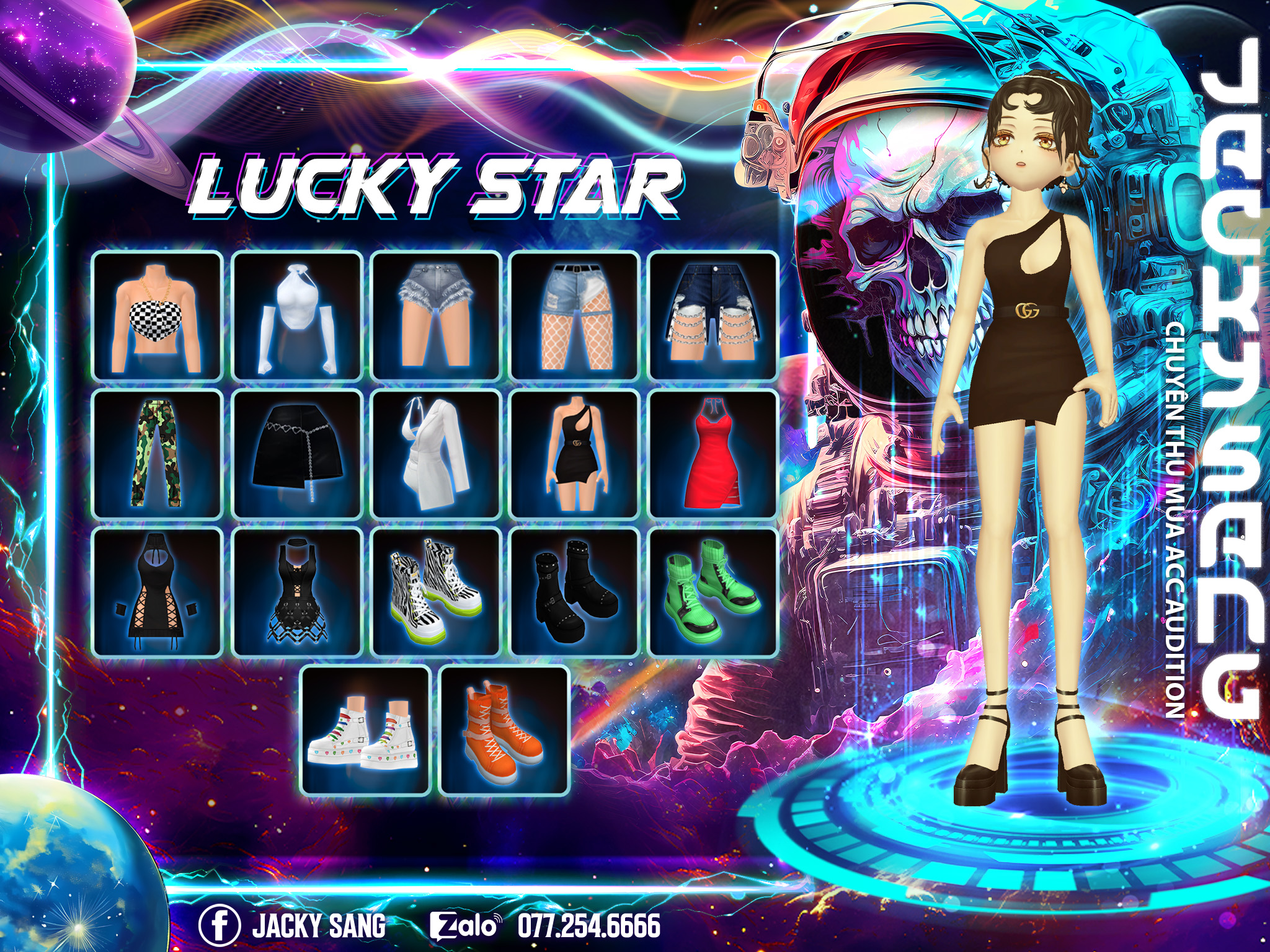The width and height of the screenshot is (1270, 952).
Task: Pick the black studded platform boots
Action: 575,593
